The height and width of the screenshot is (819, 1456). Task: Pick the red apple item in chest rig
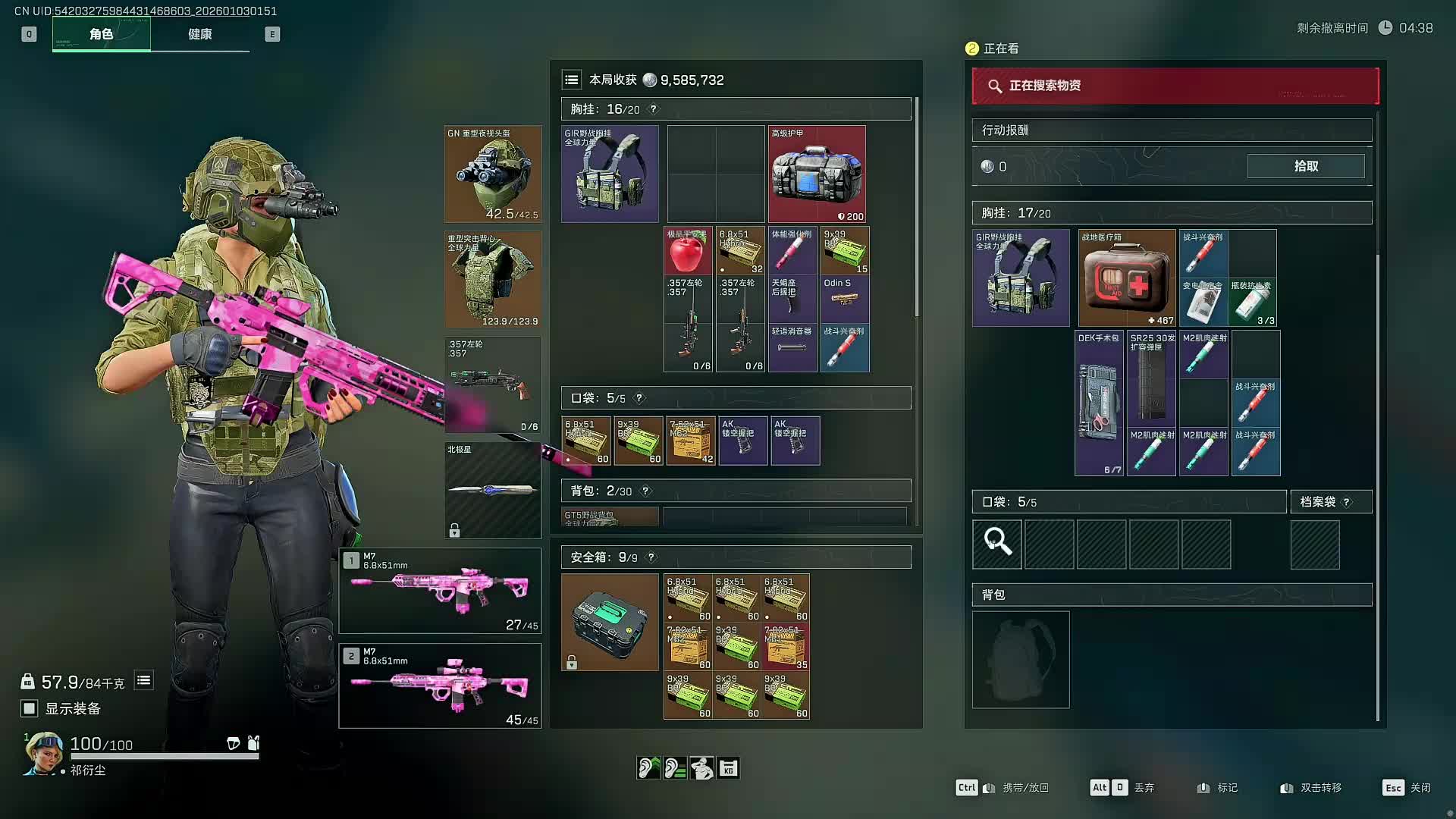point(687,251)
